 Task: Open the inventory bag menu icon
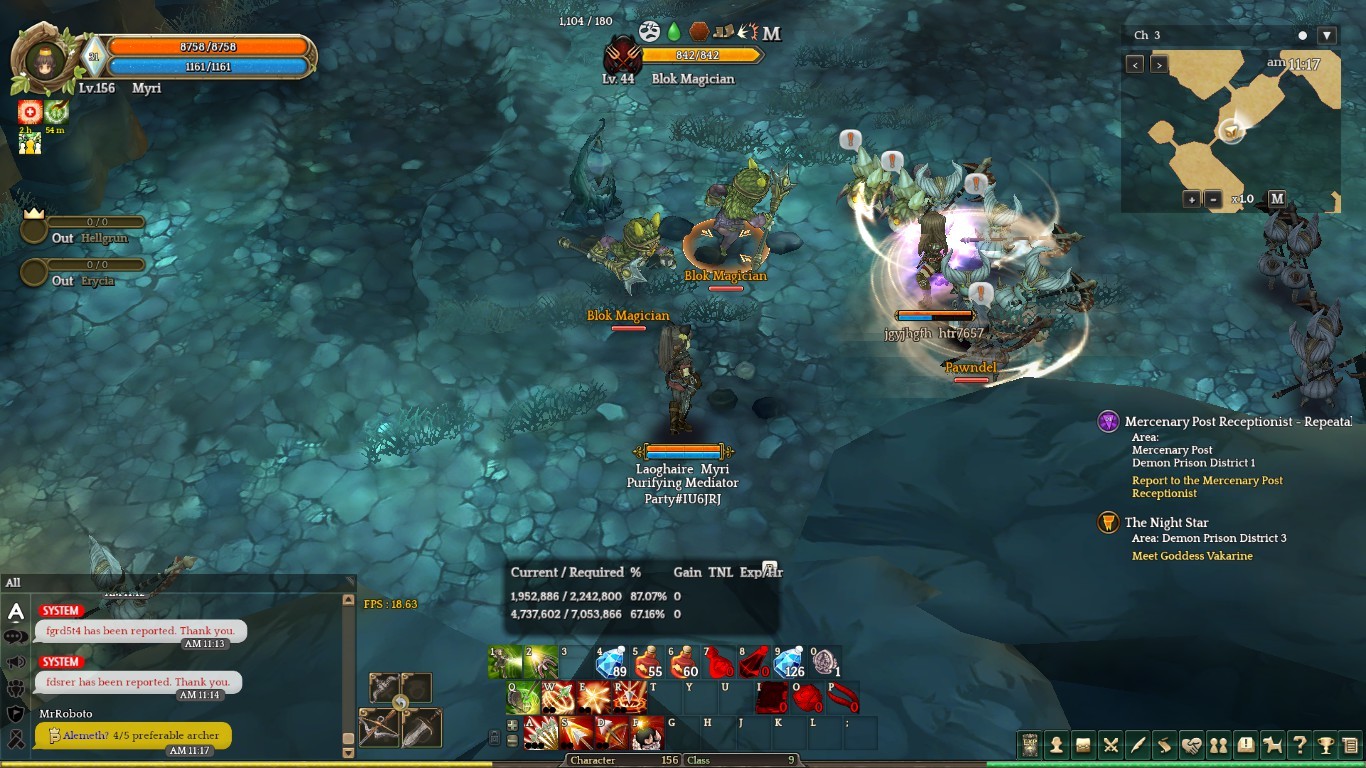(x=1083, y=745)
